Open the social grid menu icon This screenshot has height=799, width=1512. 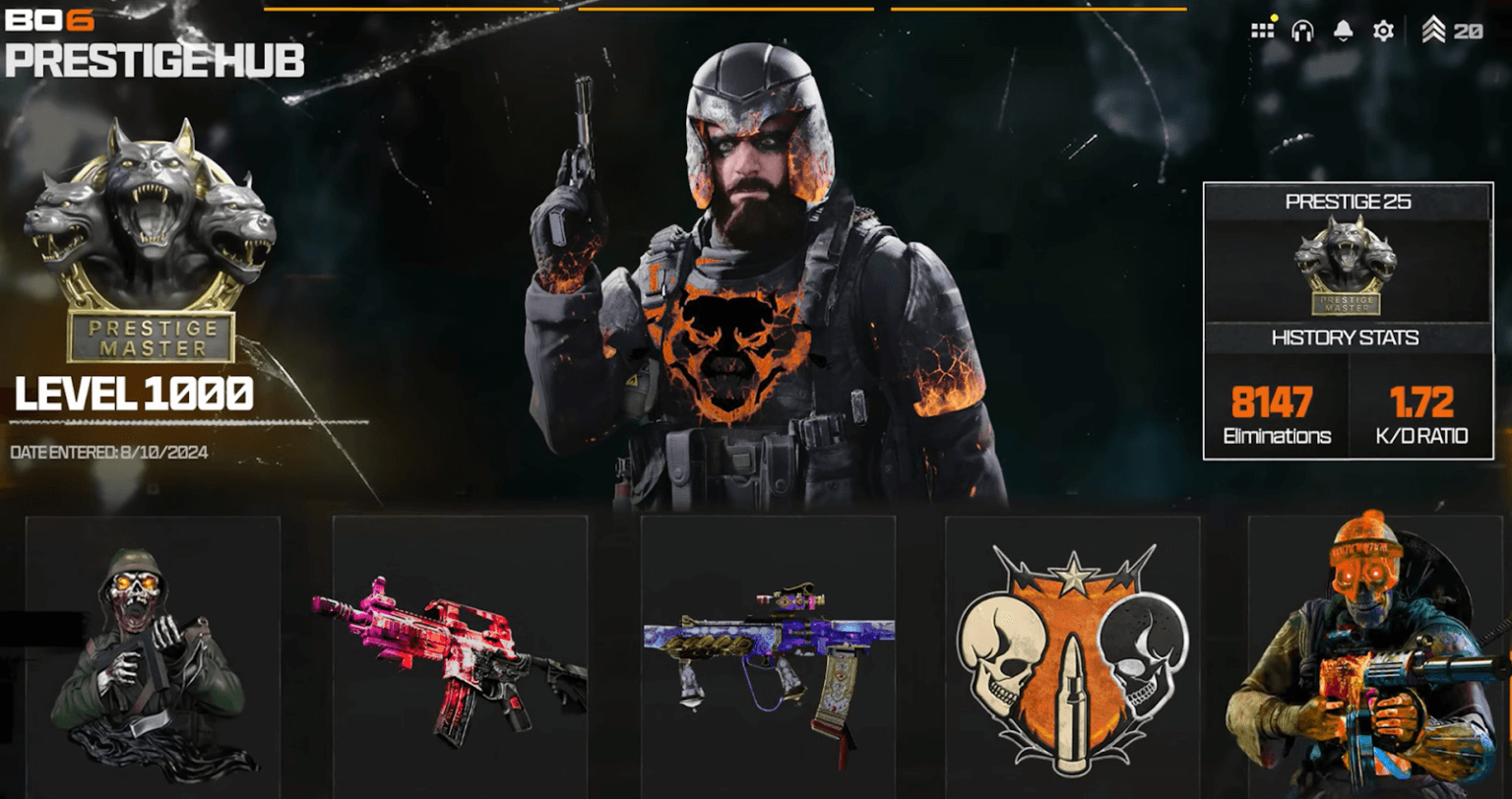point(1263,31)
